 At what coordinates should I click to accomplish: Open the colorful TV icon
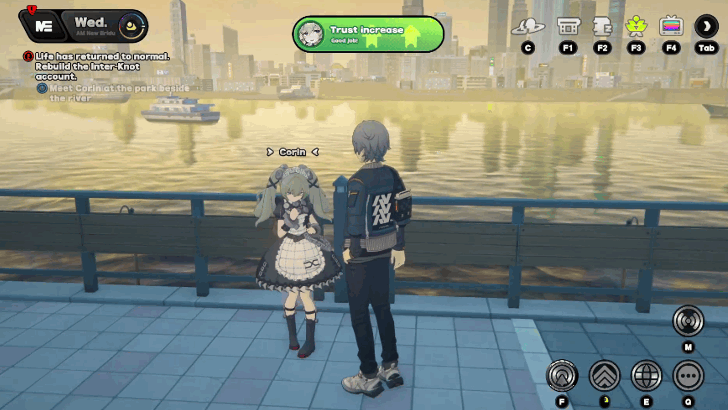671,27
